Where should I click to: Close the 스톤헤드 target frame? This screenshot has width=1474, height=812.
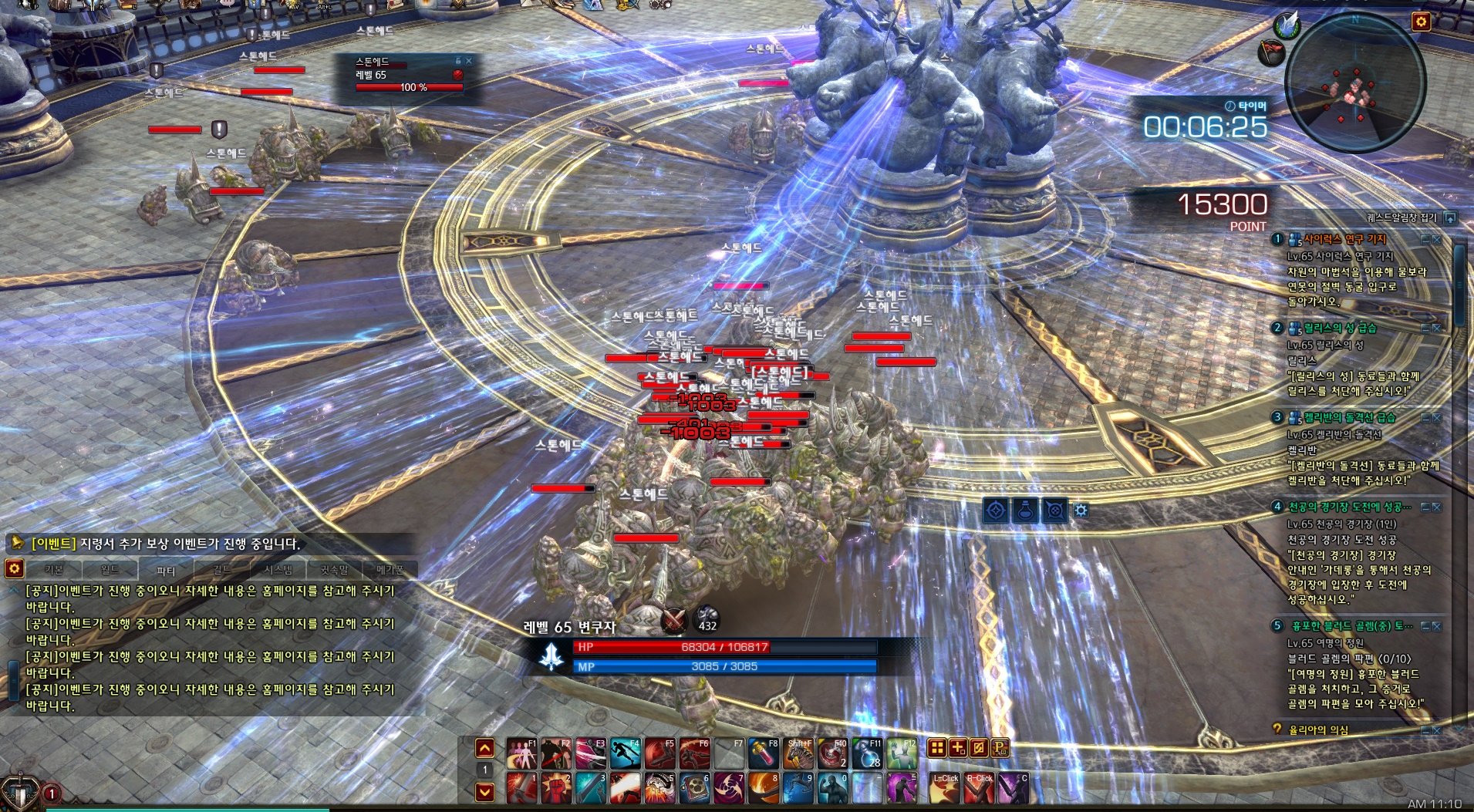point(468,60)
